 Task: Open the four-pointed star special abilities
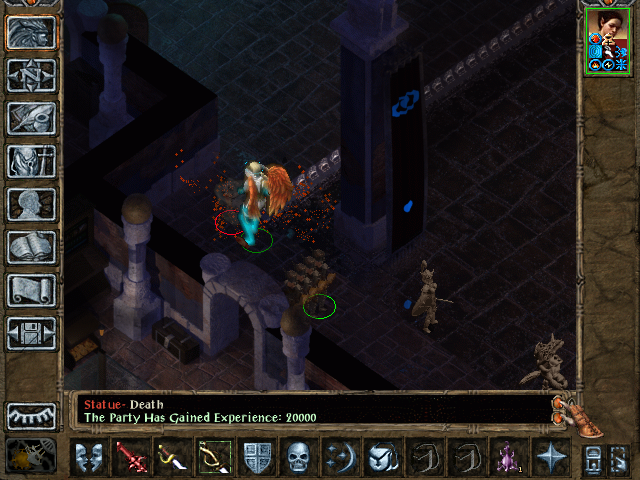click(550, 458)
